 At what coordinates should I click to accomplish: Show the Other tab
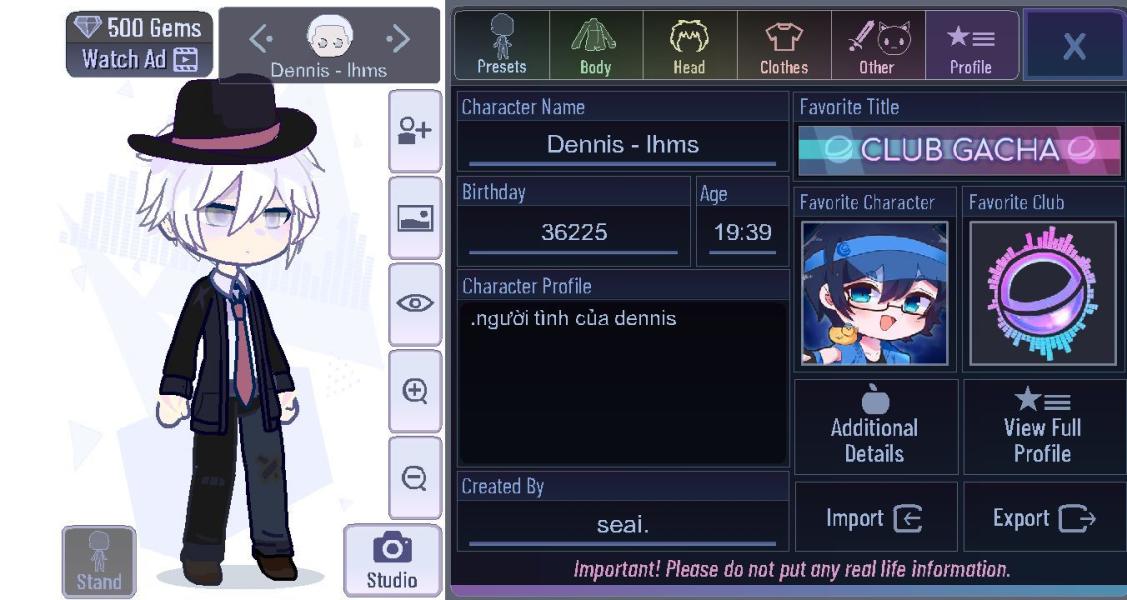click(877, 45)
